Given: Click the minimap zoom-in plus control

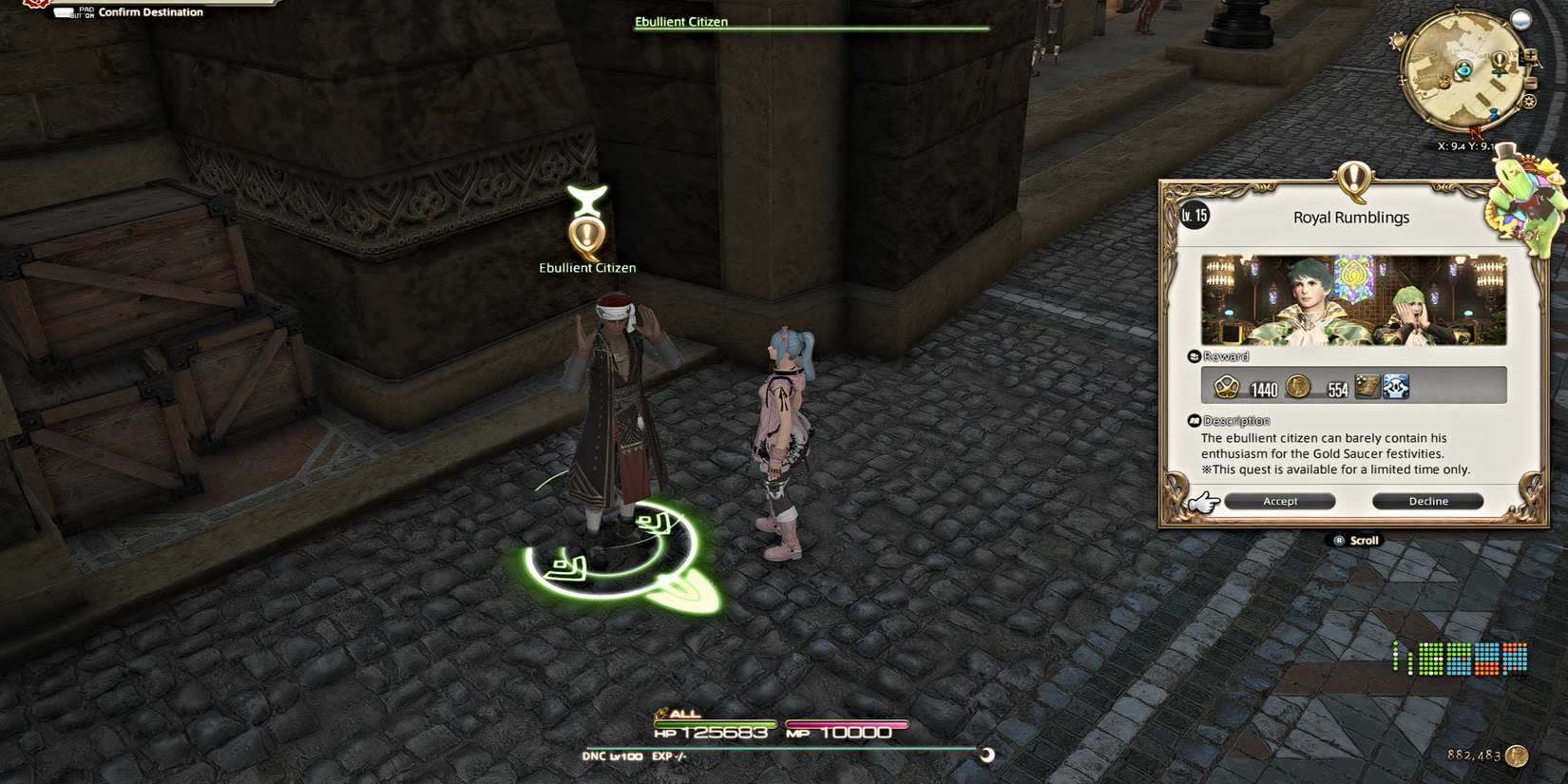Looking at the screenshot, I should (1530, 54).
